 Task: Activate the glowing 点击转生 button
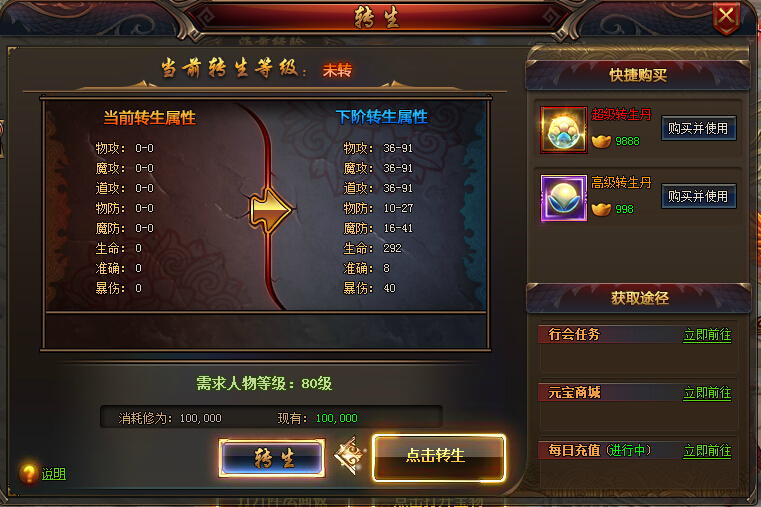(x=438, y=456)
